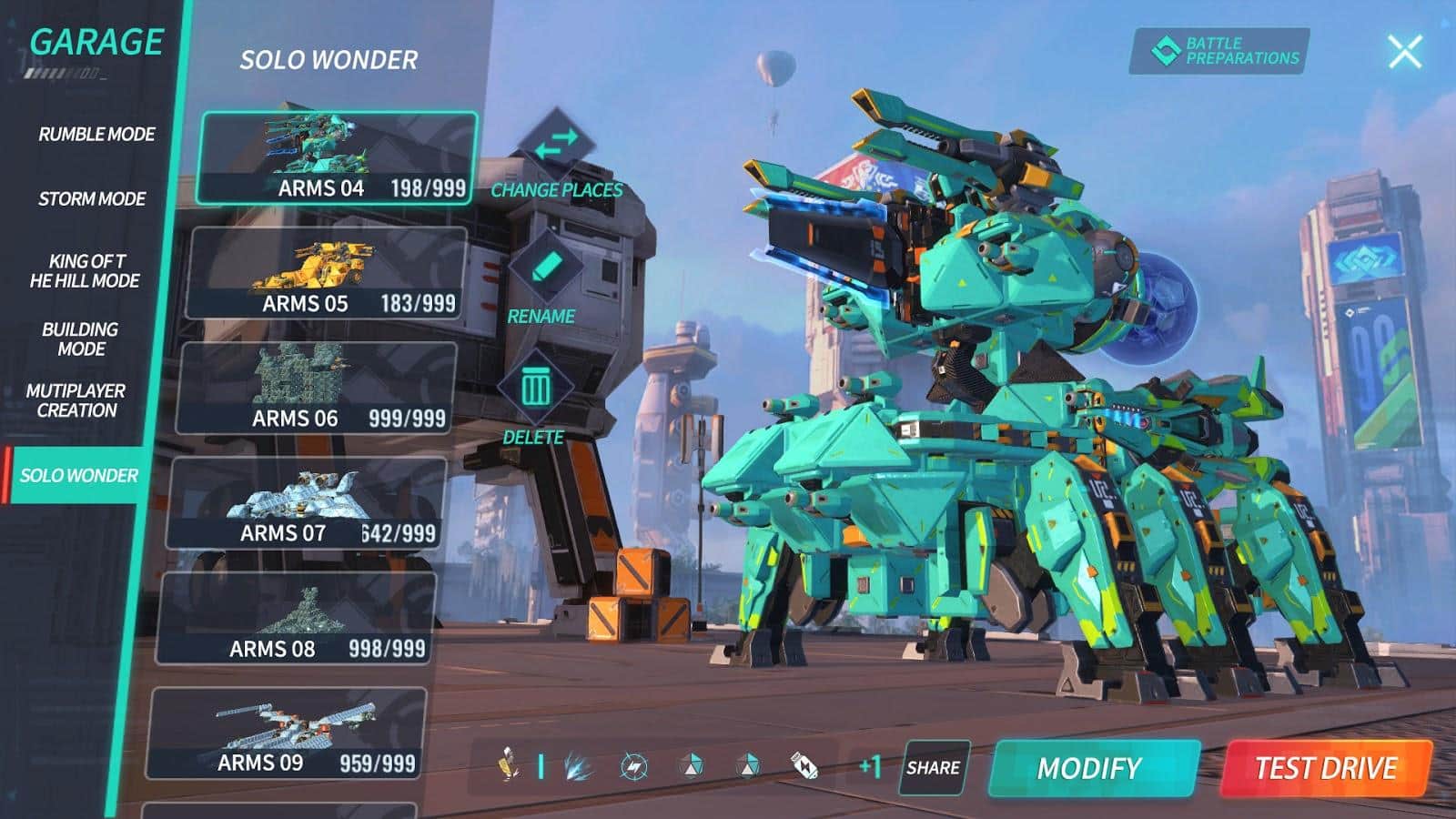Image resolution: width=1456 pixels, height=819 pixels.
Task: Select the Solo Wonder tab
Action: (x=78, y=475)
